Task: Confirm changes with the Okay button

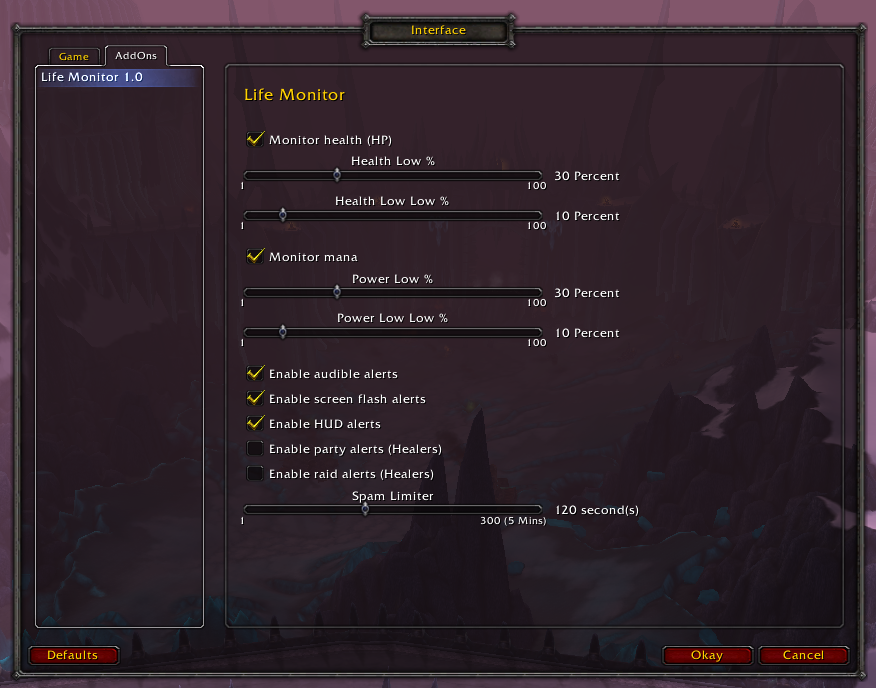Action: click(x=706, y=656)
